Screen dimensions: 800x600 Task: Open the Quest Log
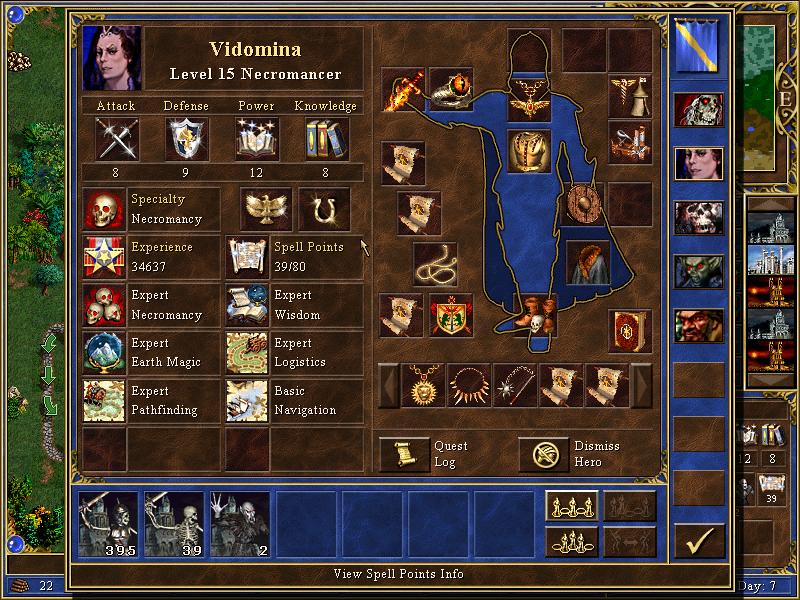(404, 455)
